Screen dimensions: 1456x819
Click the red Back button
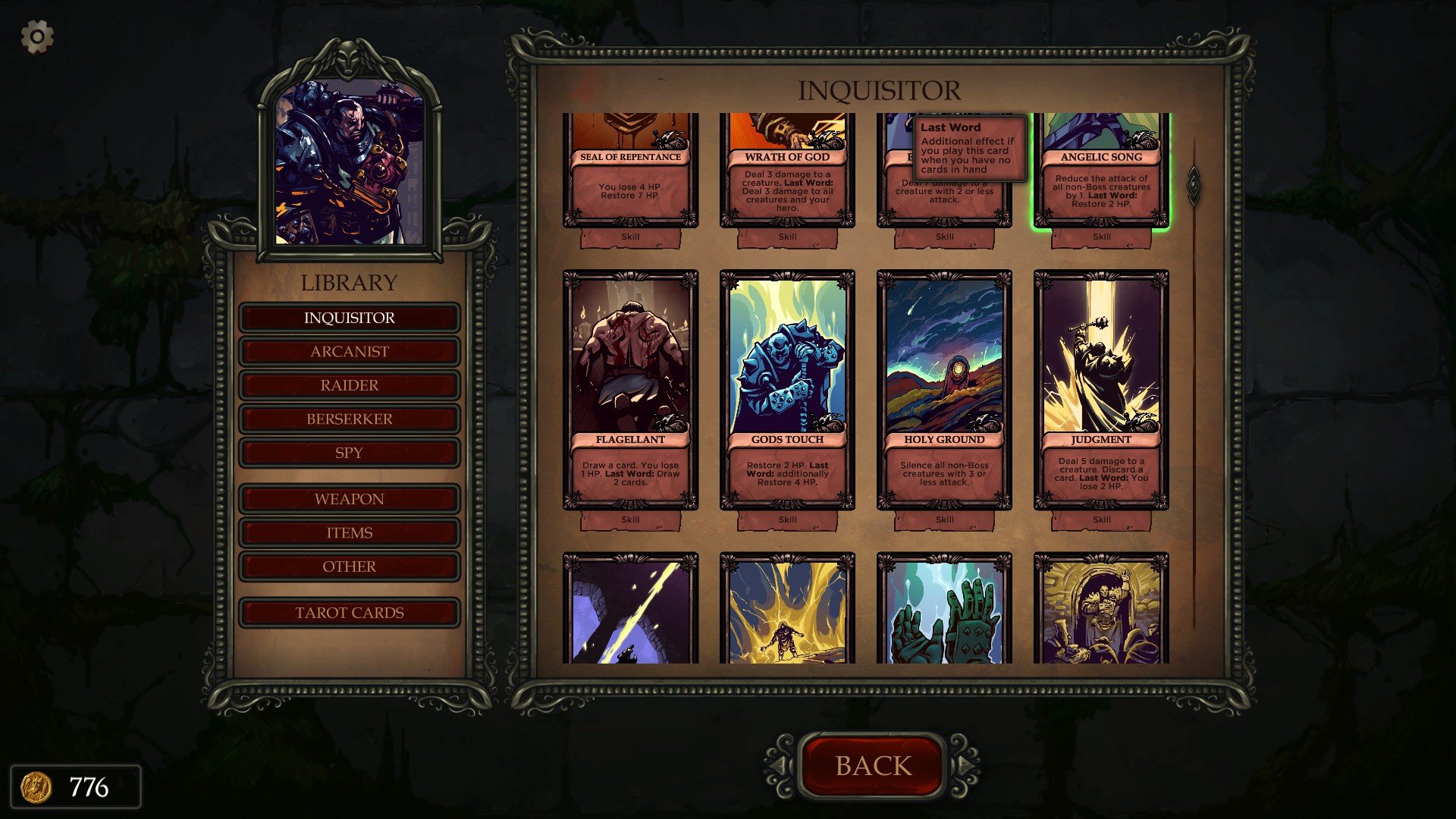point(873,766)
